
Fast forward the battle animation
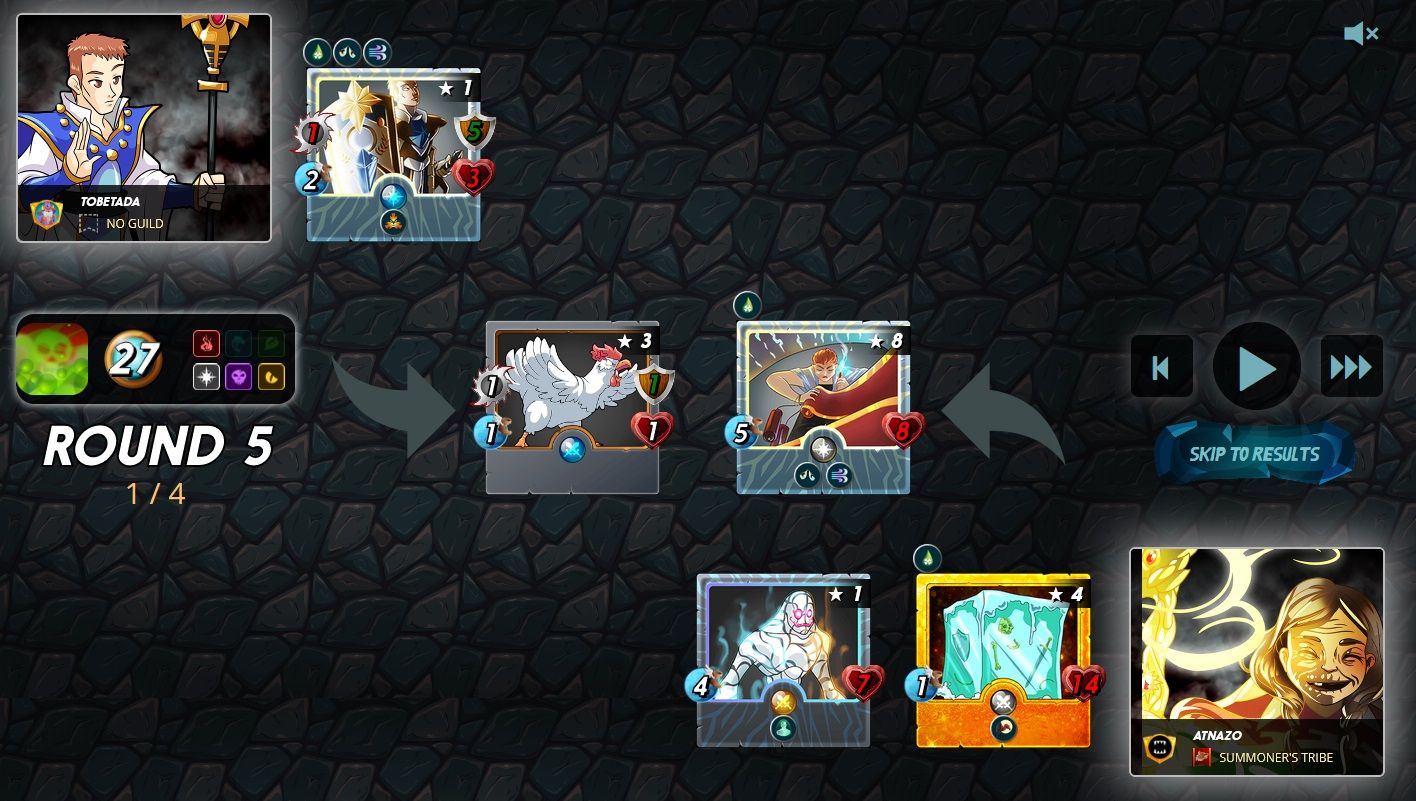[x=1351, y=367]
